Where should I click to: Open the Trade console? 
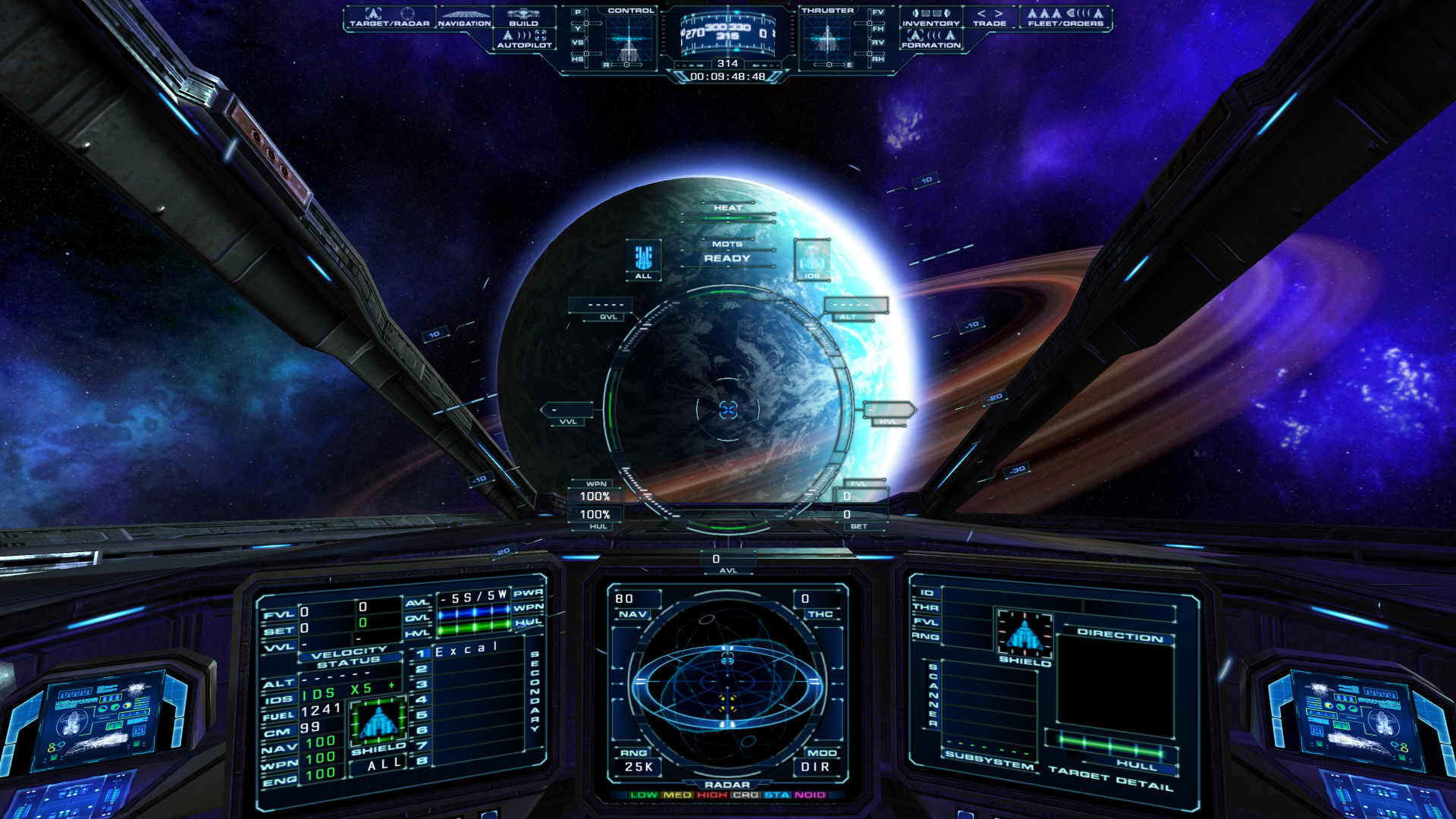click(990, 17)
